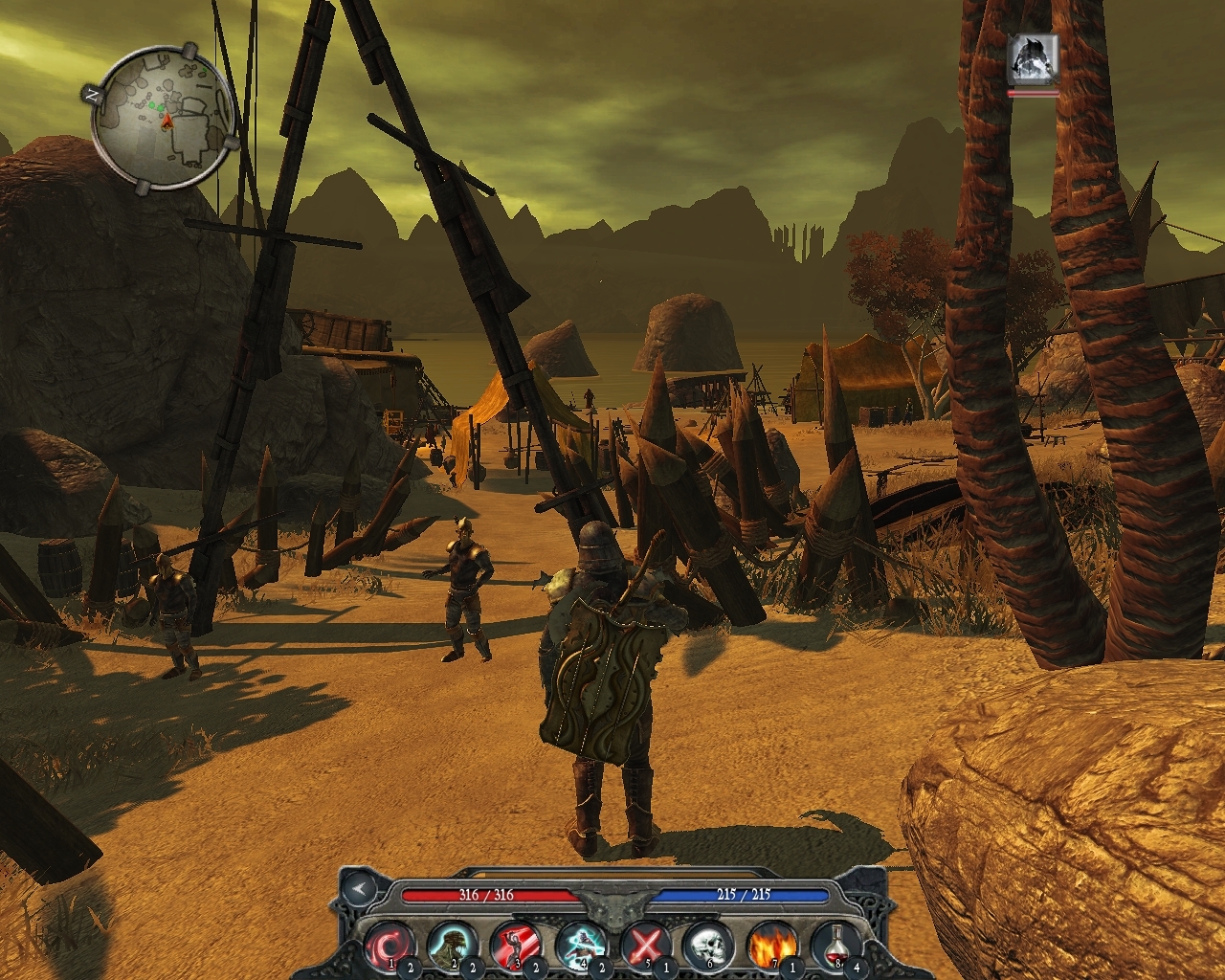Cast the fire flames spell
Image resolution: width=1225 pixels, height=980 pixels.
(x=770, y=946)
